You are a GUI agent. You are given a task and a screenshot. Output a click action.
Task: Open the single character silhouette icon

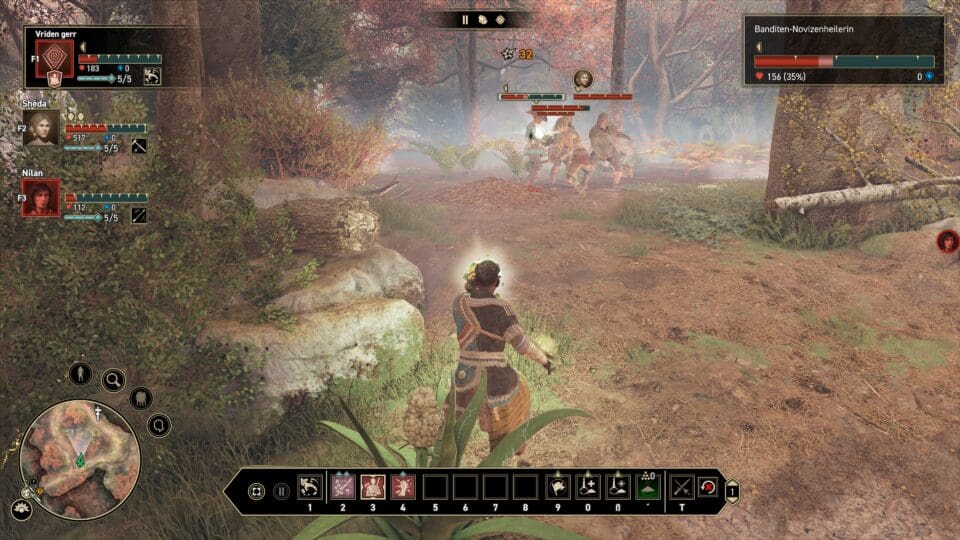[80, 373]
